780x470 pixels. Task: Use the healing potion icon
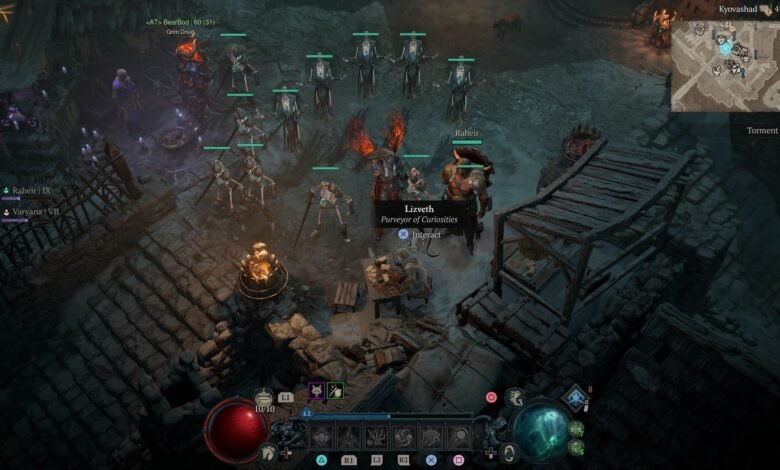click(x=264, y=397)
